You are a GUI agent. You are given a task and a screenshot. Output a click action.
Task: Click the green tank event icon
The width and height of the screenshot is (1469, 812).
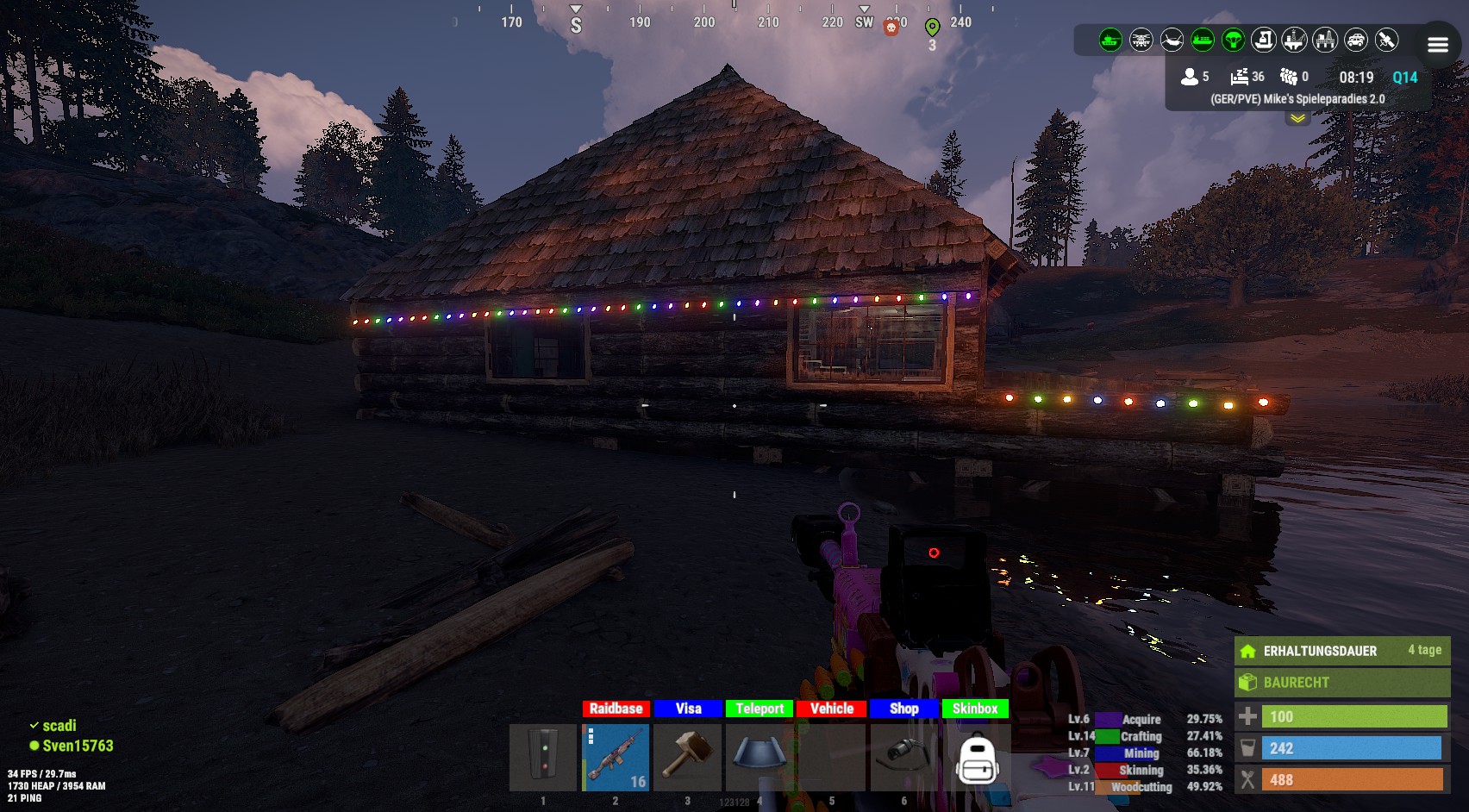1110,40
